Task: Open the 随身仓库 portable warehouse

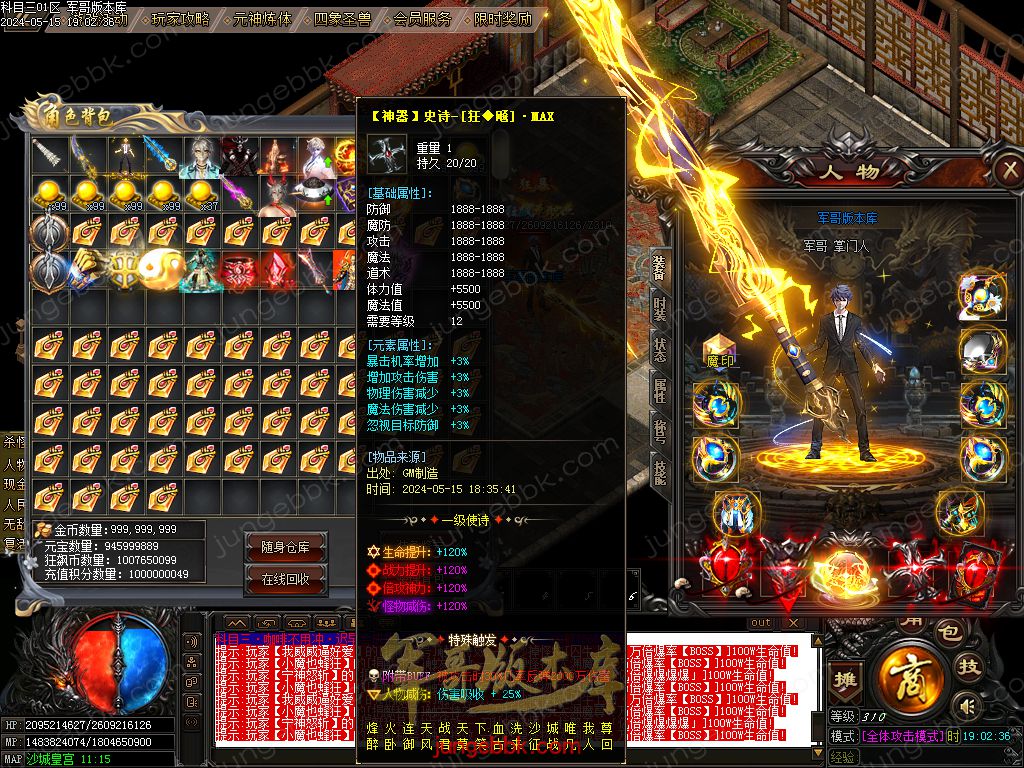Action: pyautogui.click(x=292, y=547)
